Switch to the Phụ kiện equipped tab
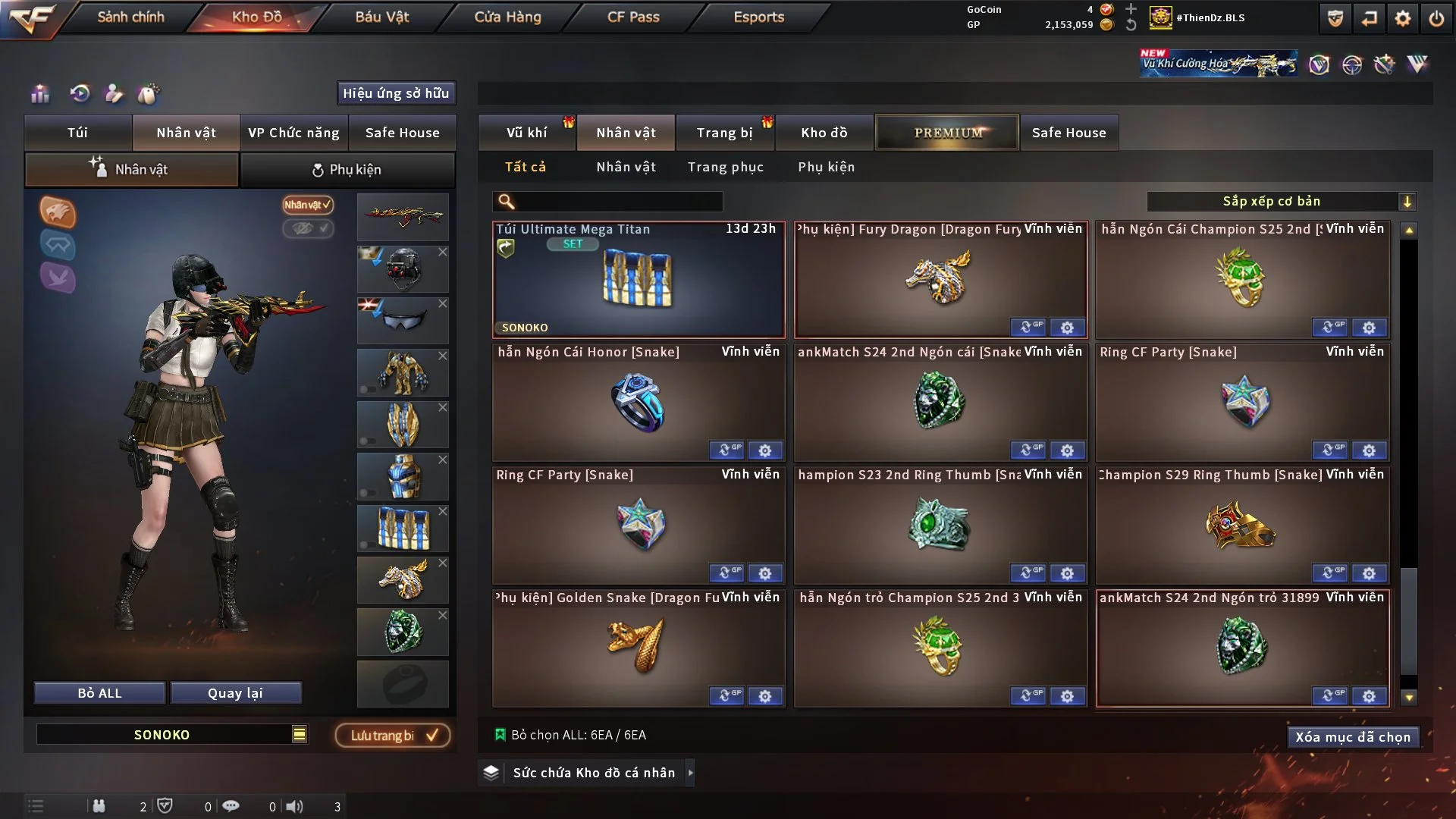Viewport: 1456px width, 819px height. (x=347, y=170)
